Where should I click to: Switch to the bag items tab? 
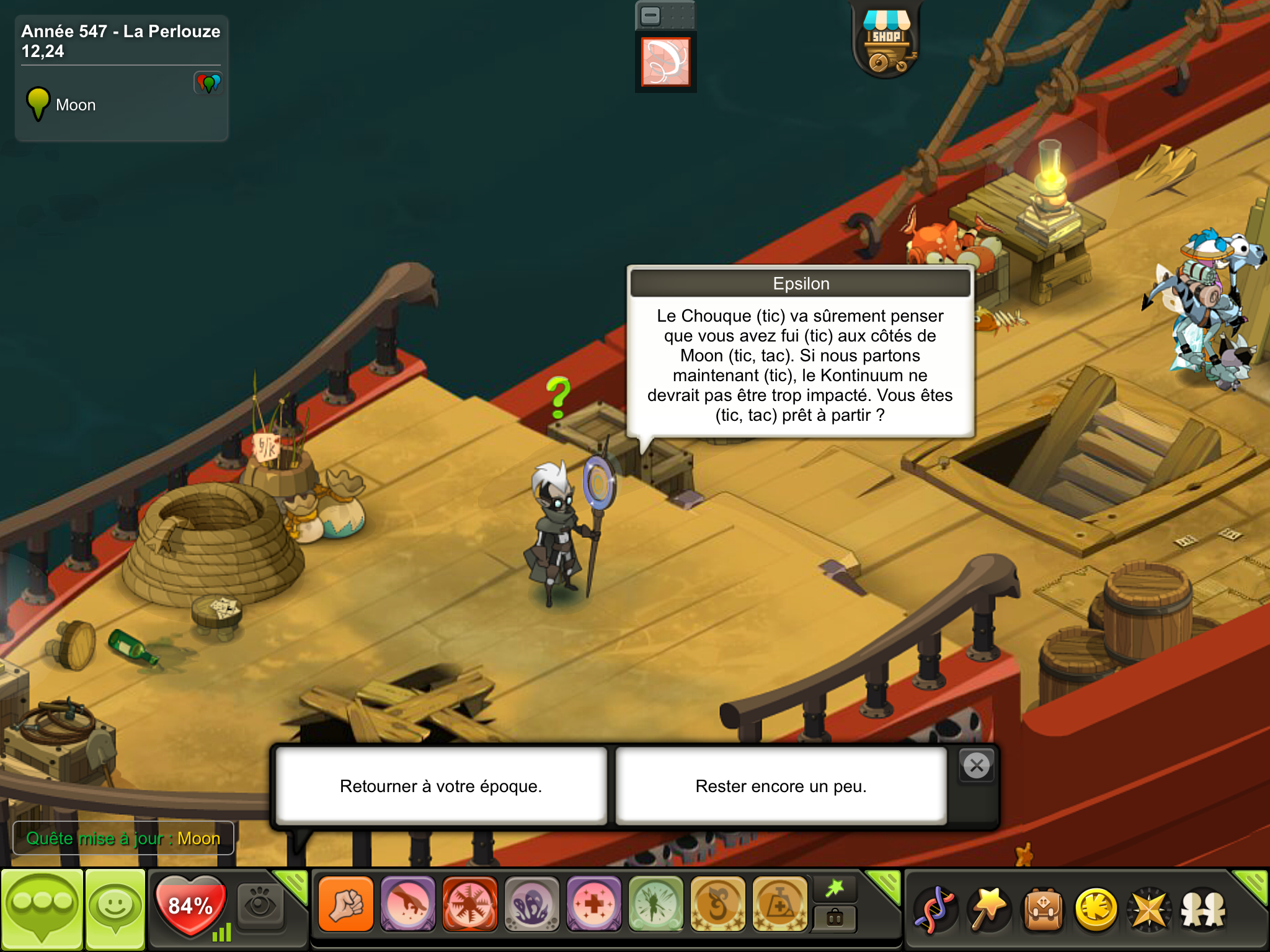pyautogui.click(x=835, y=918)
